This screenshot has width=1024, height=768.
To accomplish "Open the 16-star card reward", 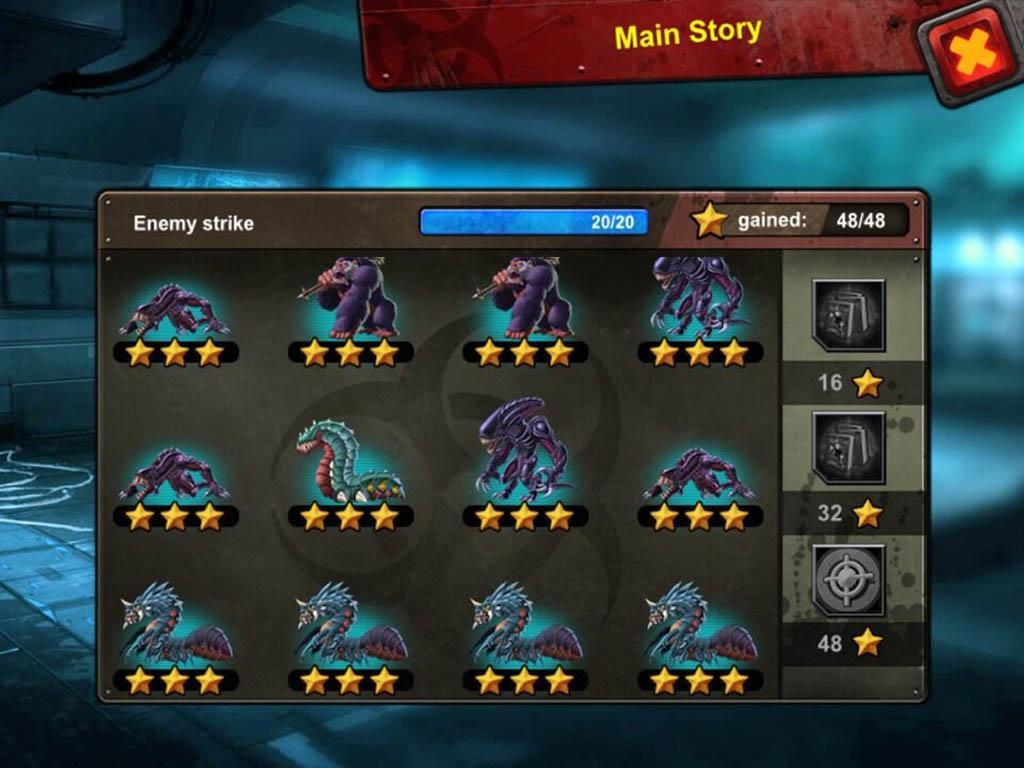I will (849, 315).
